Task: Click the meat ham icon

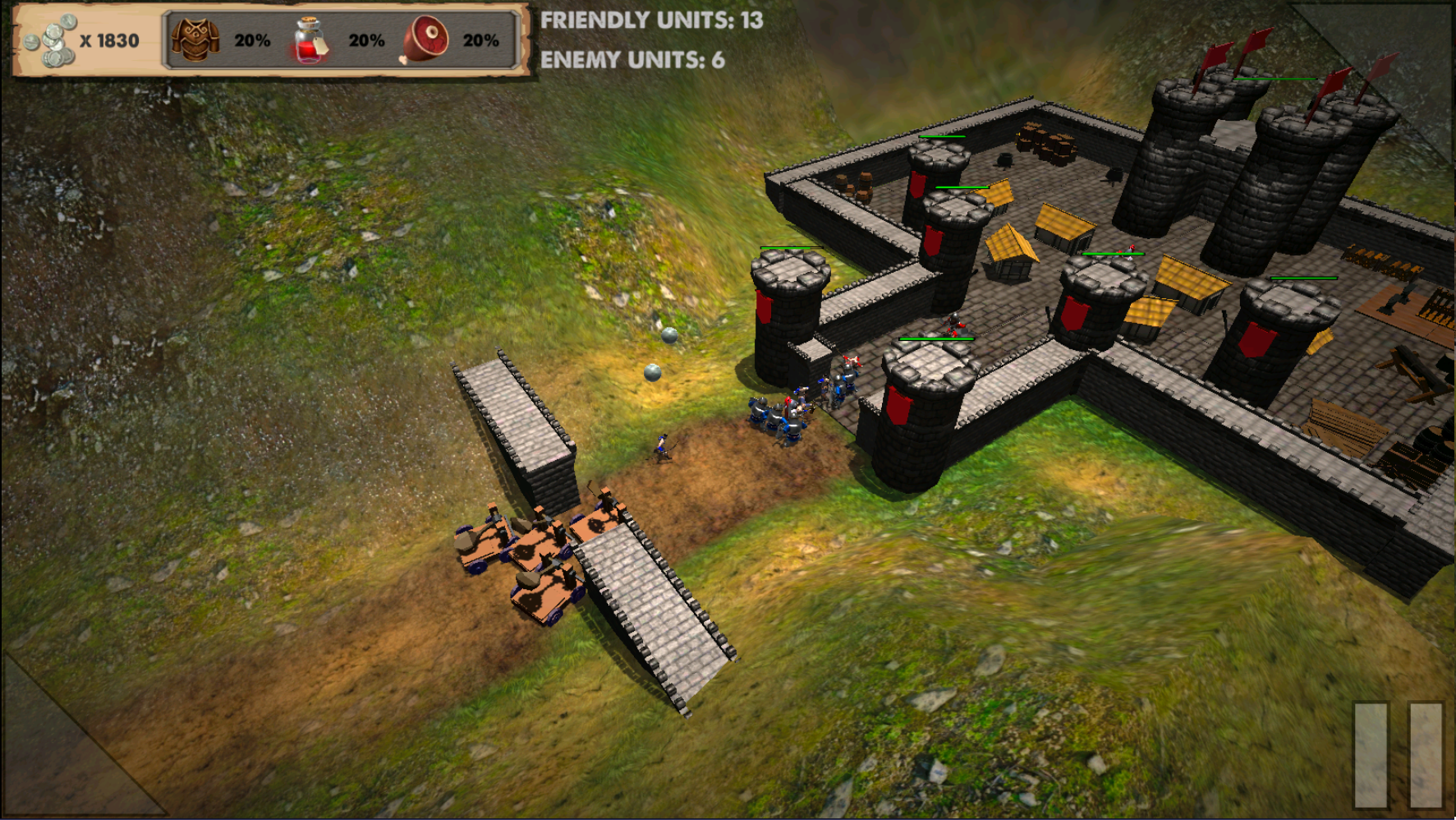Action: (425, 39)
